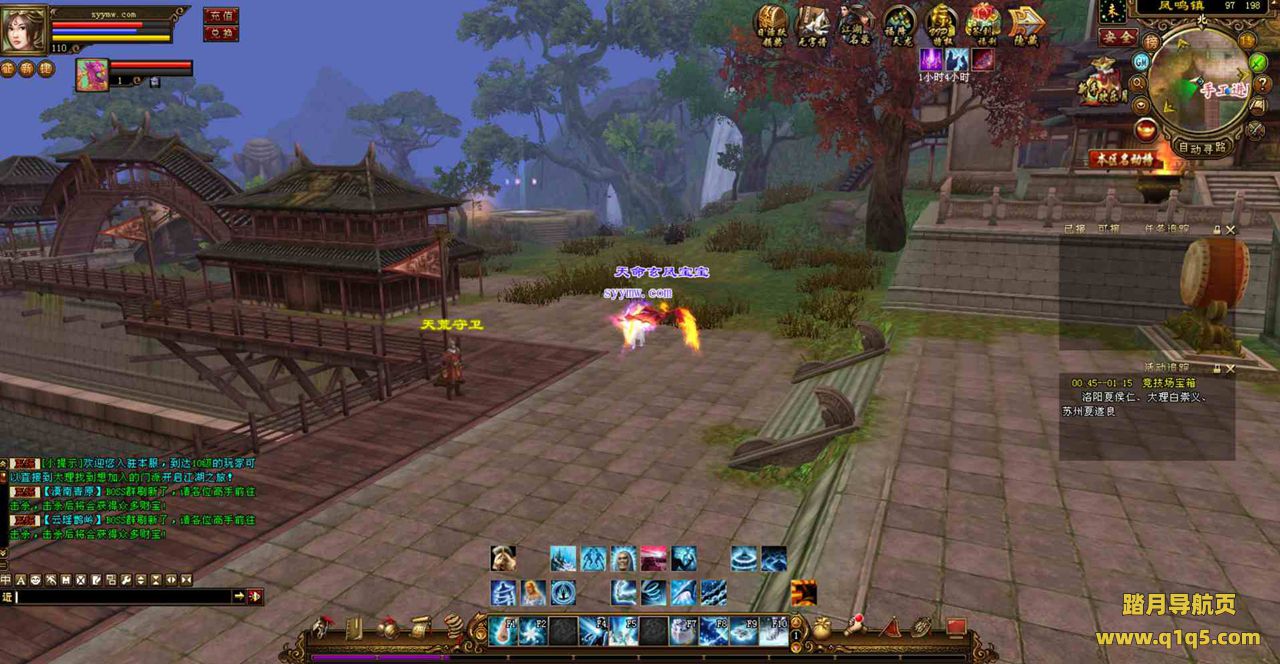Open the 江湖名录 icon
Image resolution: width=1280 pixels, height=664 pixels.
[855, 23]
